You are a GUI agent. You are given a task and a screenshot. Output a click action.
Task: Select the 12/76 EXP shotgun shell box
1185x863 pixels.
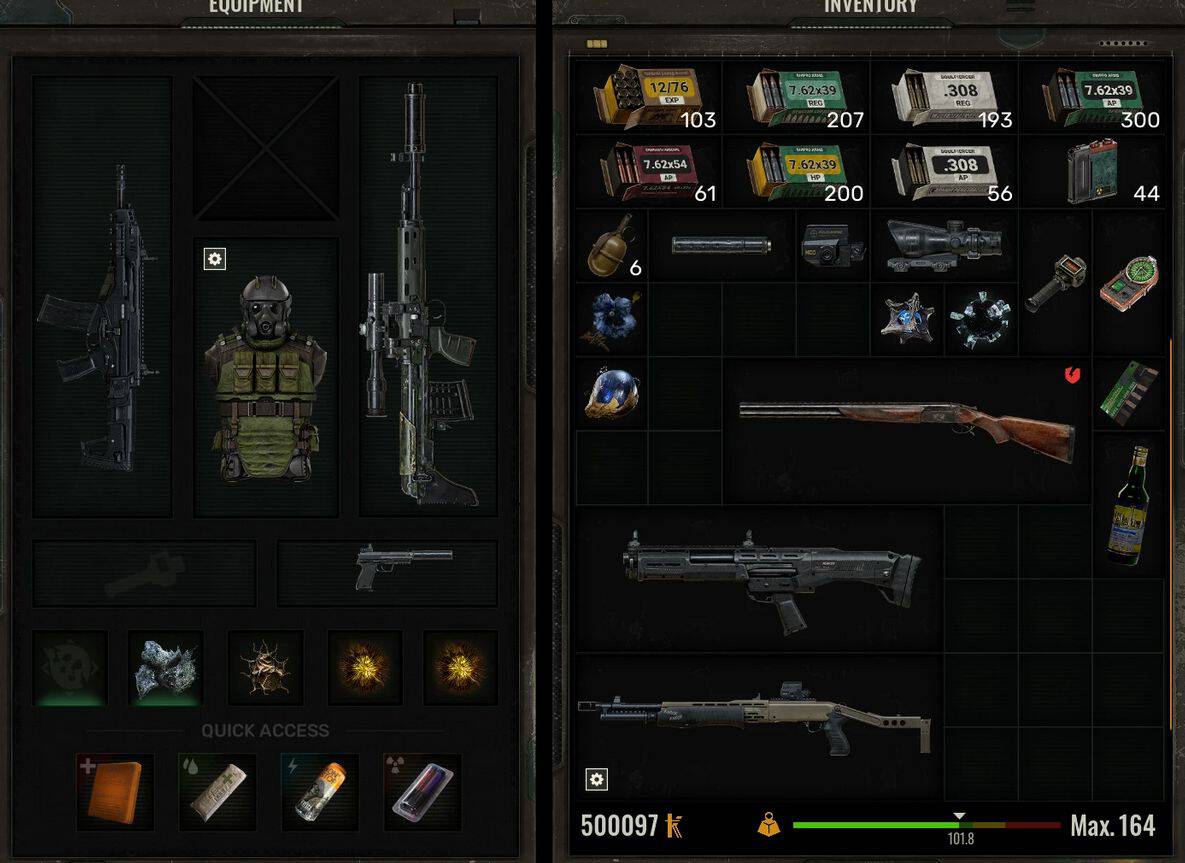click(x=645, y=97)
